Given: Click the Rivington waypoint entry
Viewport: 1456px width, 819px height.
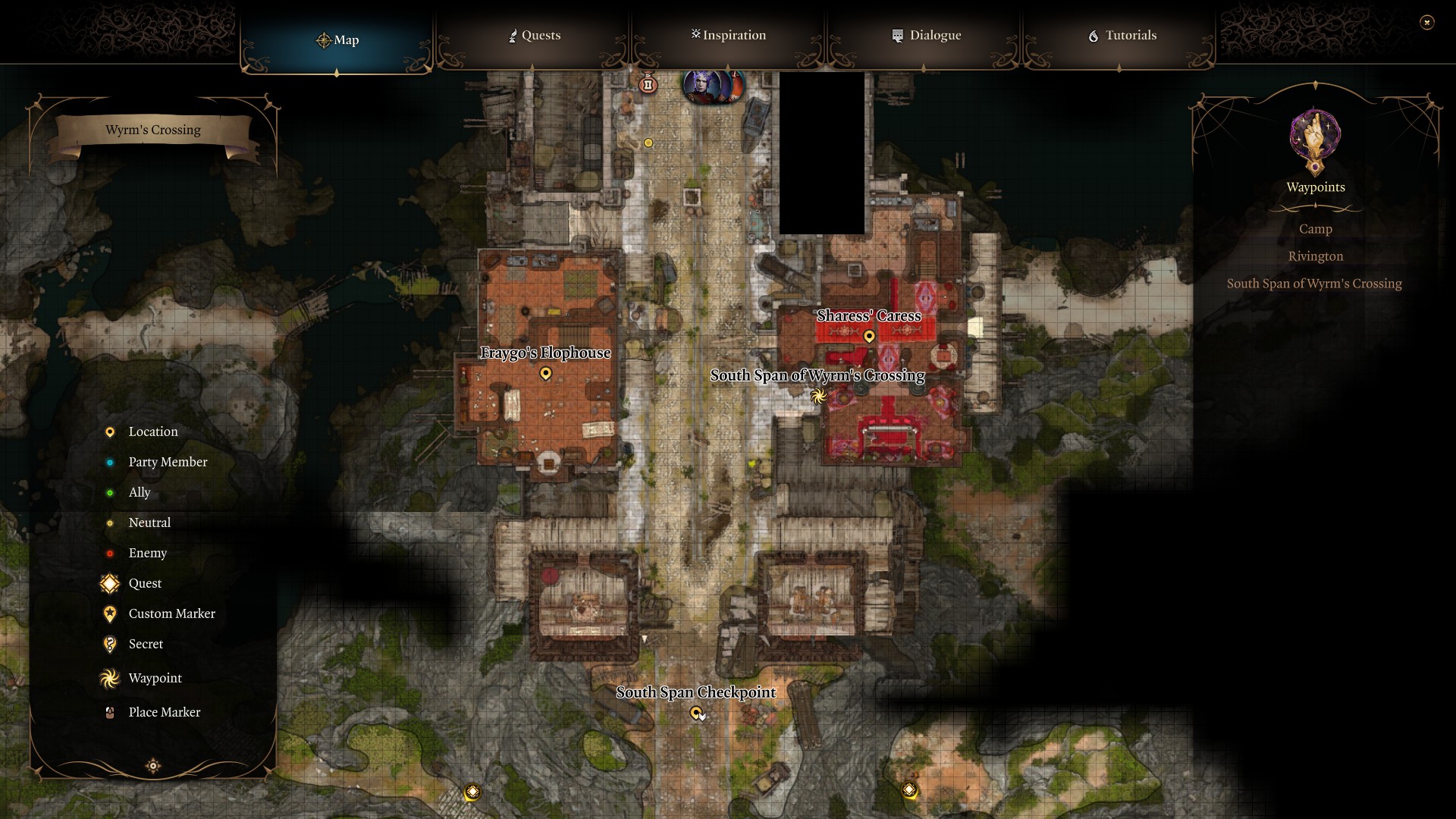Looking at the screenshot, I should (1316, 256).
